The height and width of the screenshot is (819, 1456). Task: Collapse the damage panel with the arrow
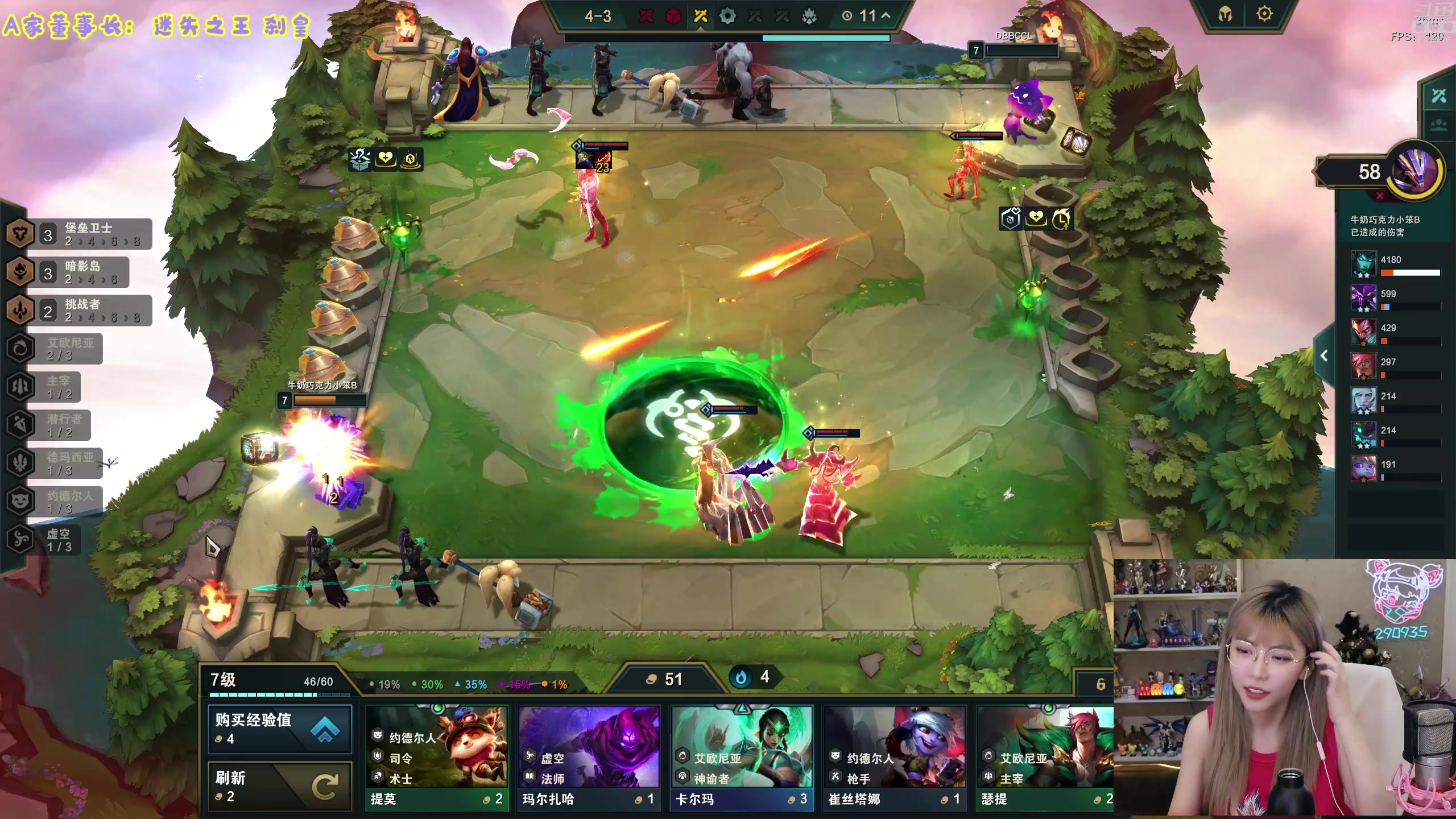pos(1324,356)
